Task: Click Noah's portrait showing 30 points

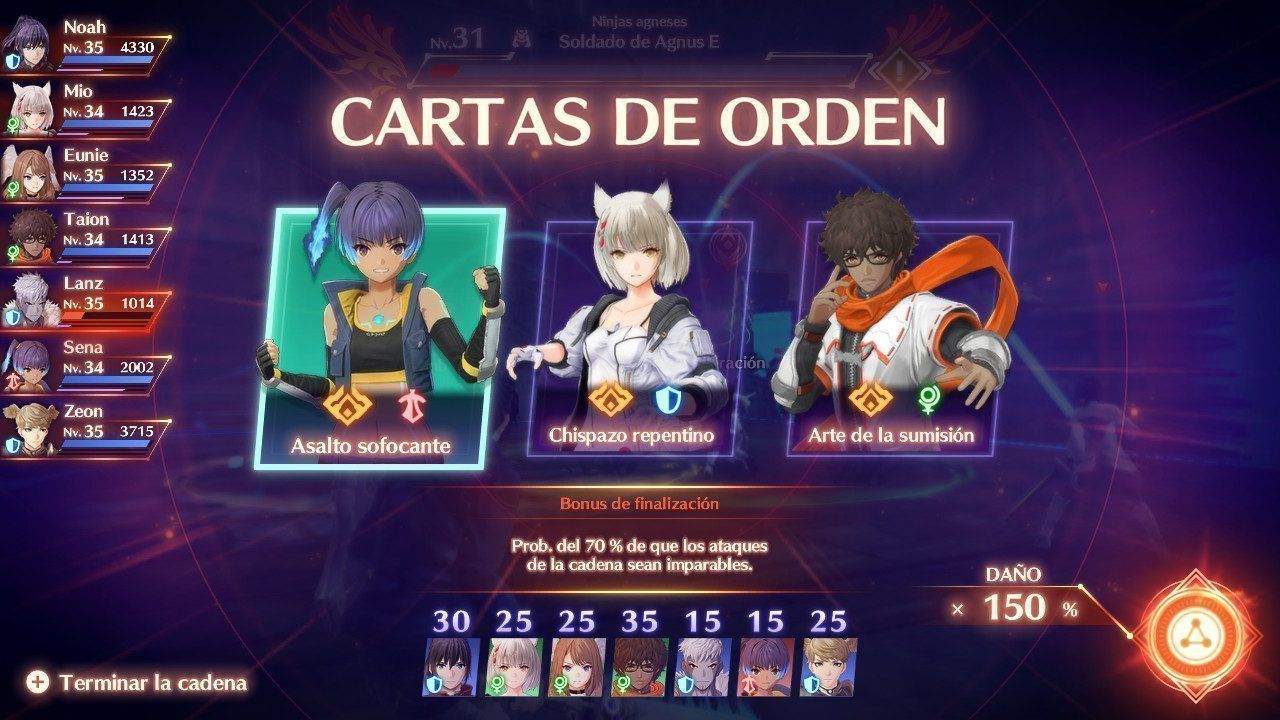Action: 452,667
